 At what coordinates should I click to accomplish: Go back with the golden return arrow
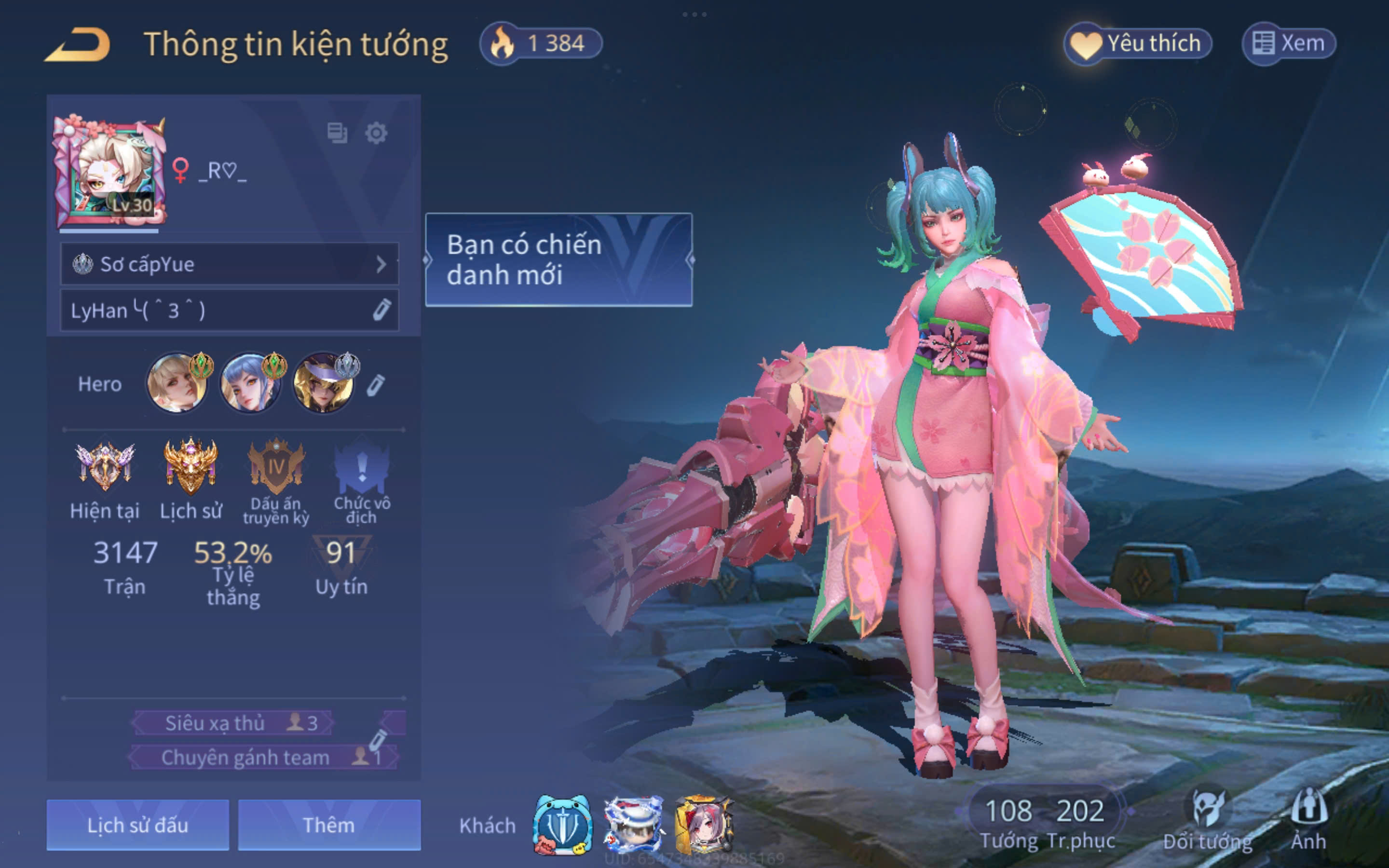tap(78, 45)
